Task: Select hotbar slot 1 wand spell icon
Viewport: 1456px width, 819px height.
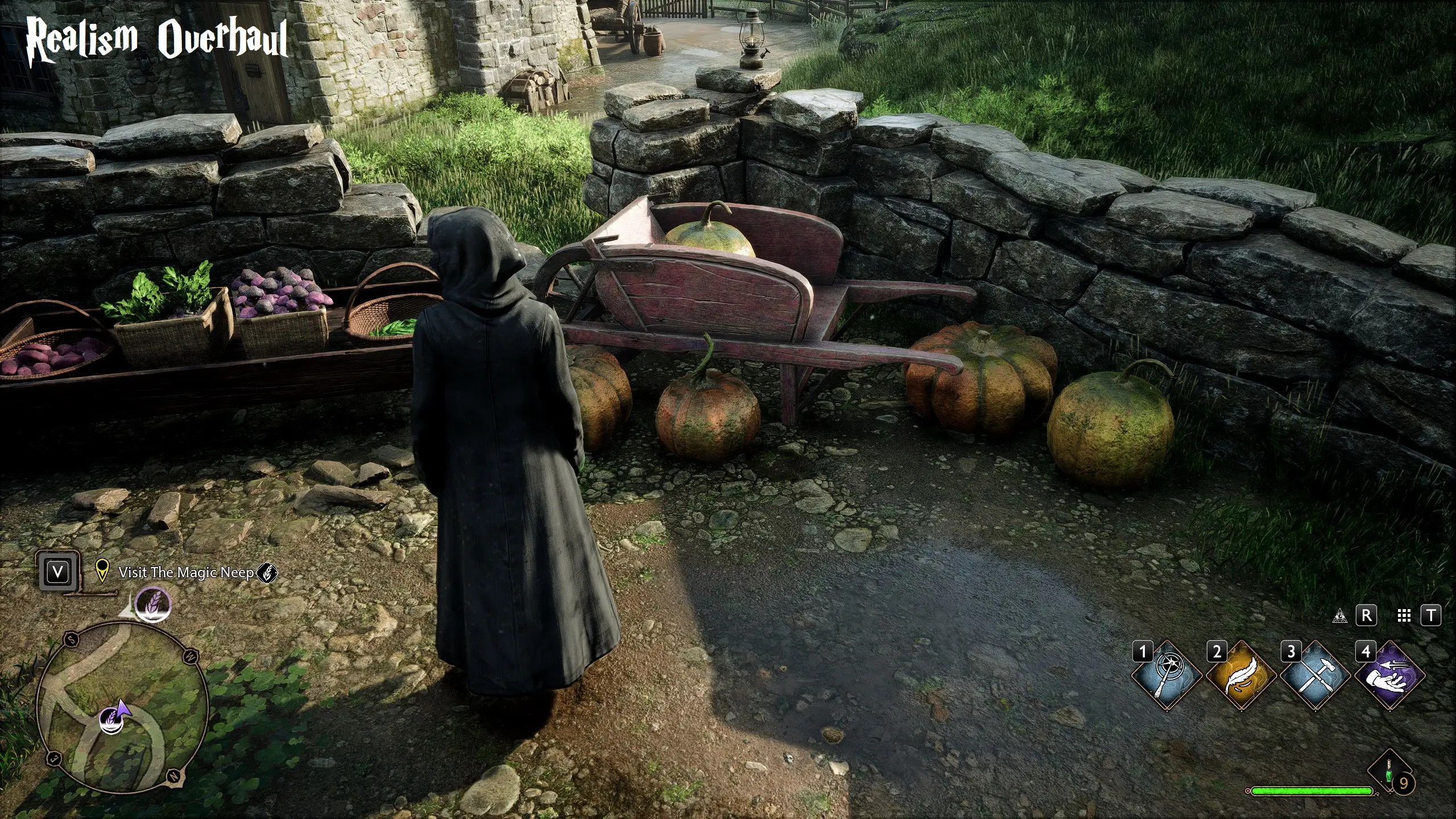Action: (1167, 676)
